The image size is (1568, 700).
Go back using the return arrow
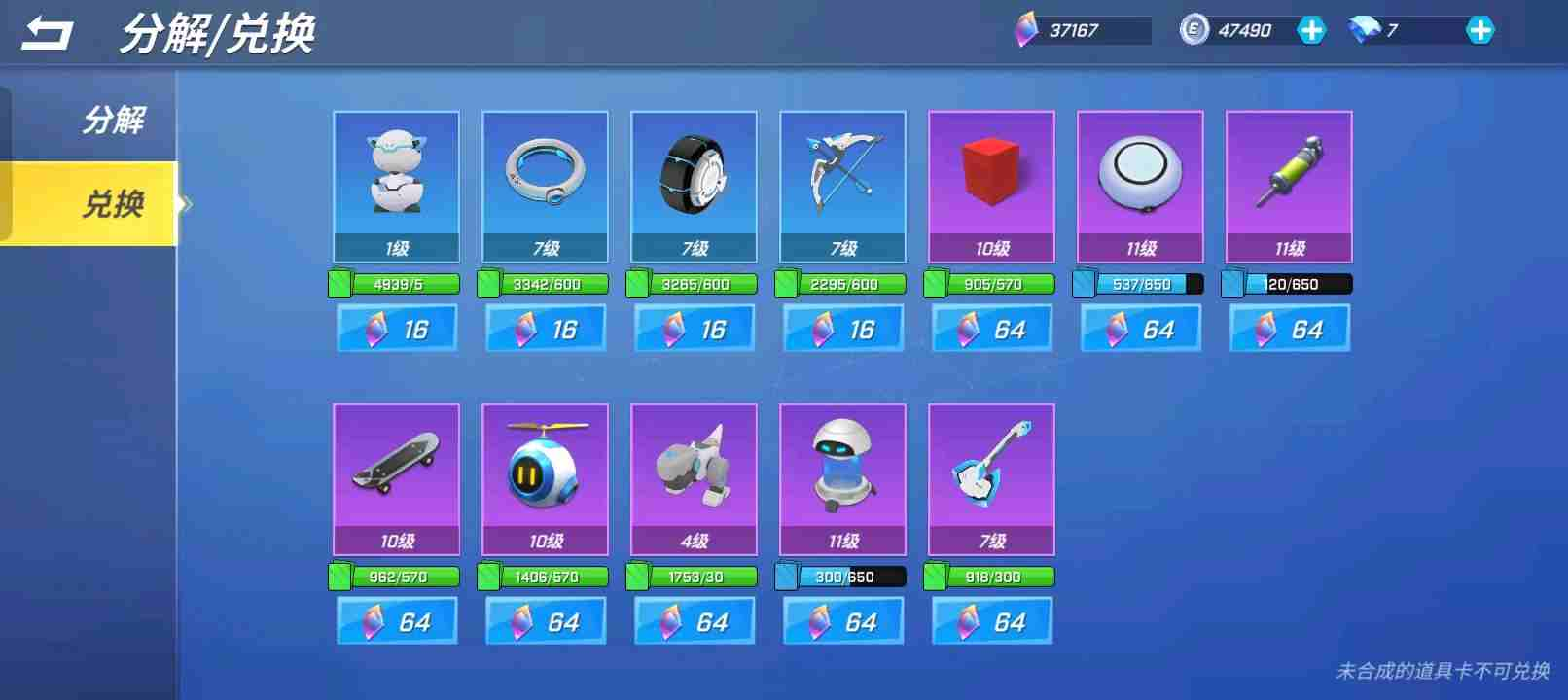pos(47,34)
